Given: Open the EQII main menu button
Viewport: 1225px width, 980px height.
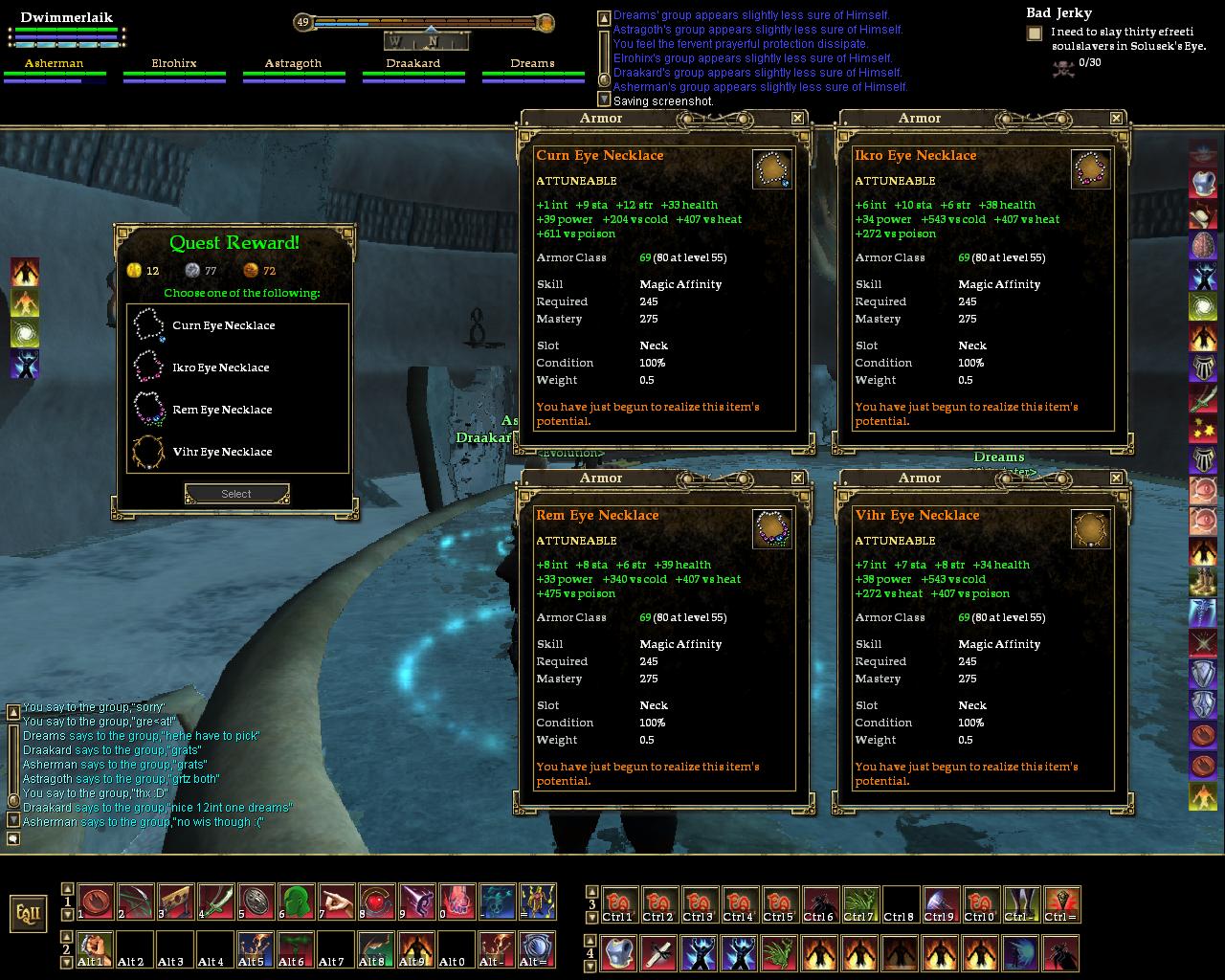Looking at the screenshot, I should pos(28,912).
